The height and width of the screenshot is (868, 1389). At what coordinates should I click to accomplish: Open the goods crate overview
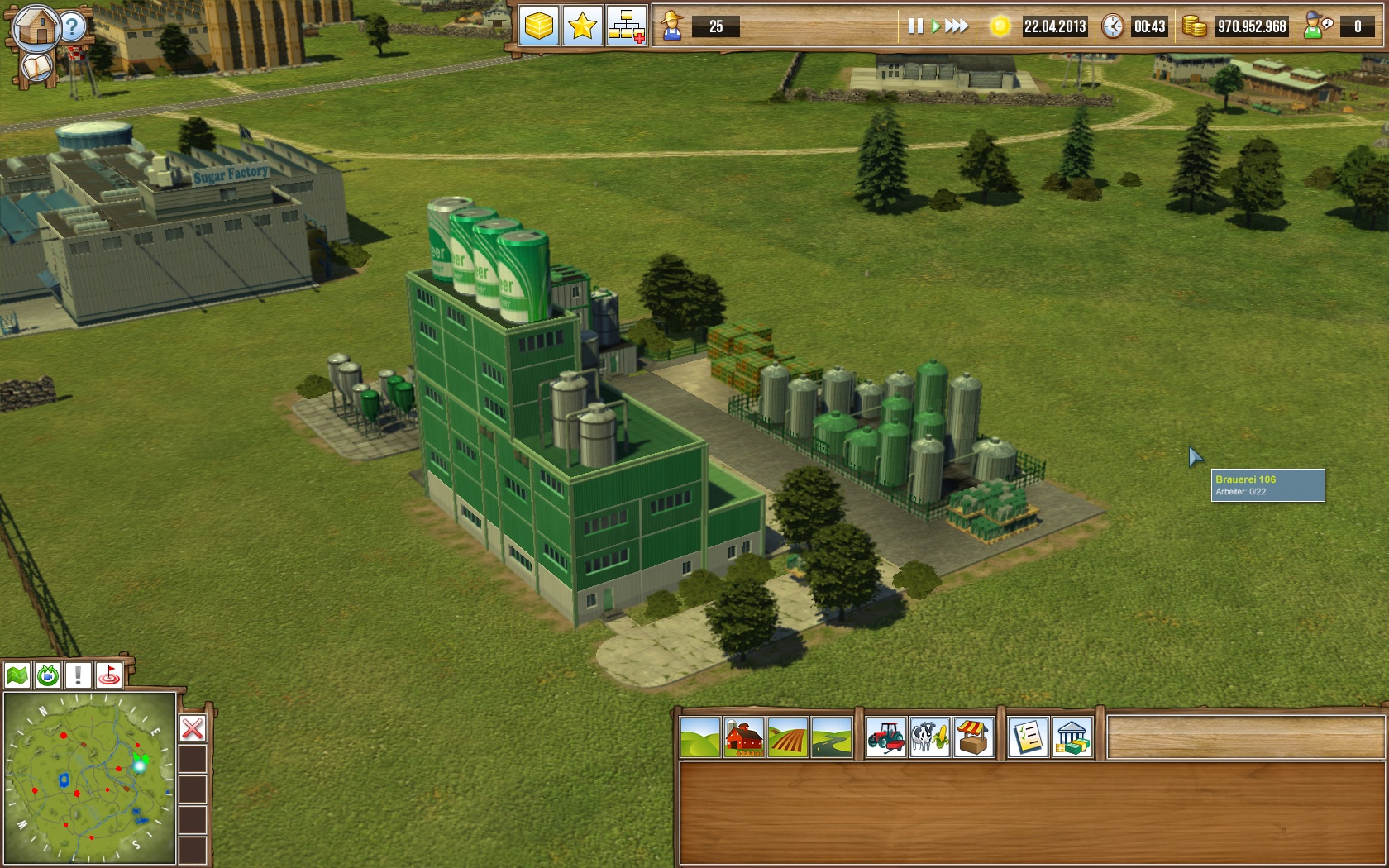pos(542,26)
